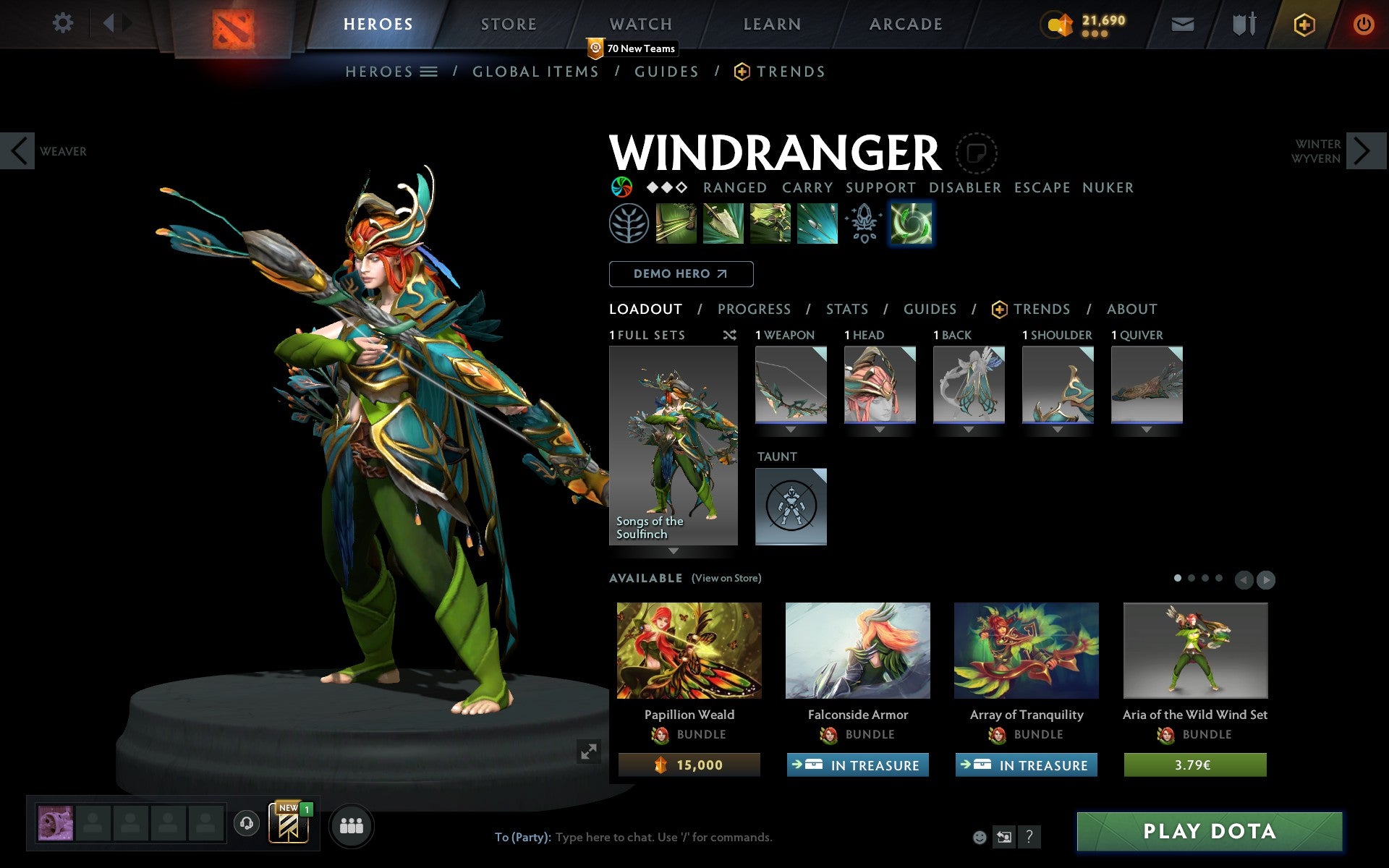Purchase Aria of the Wild Wind Set

(x=1195, y=765)
